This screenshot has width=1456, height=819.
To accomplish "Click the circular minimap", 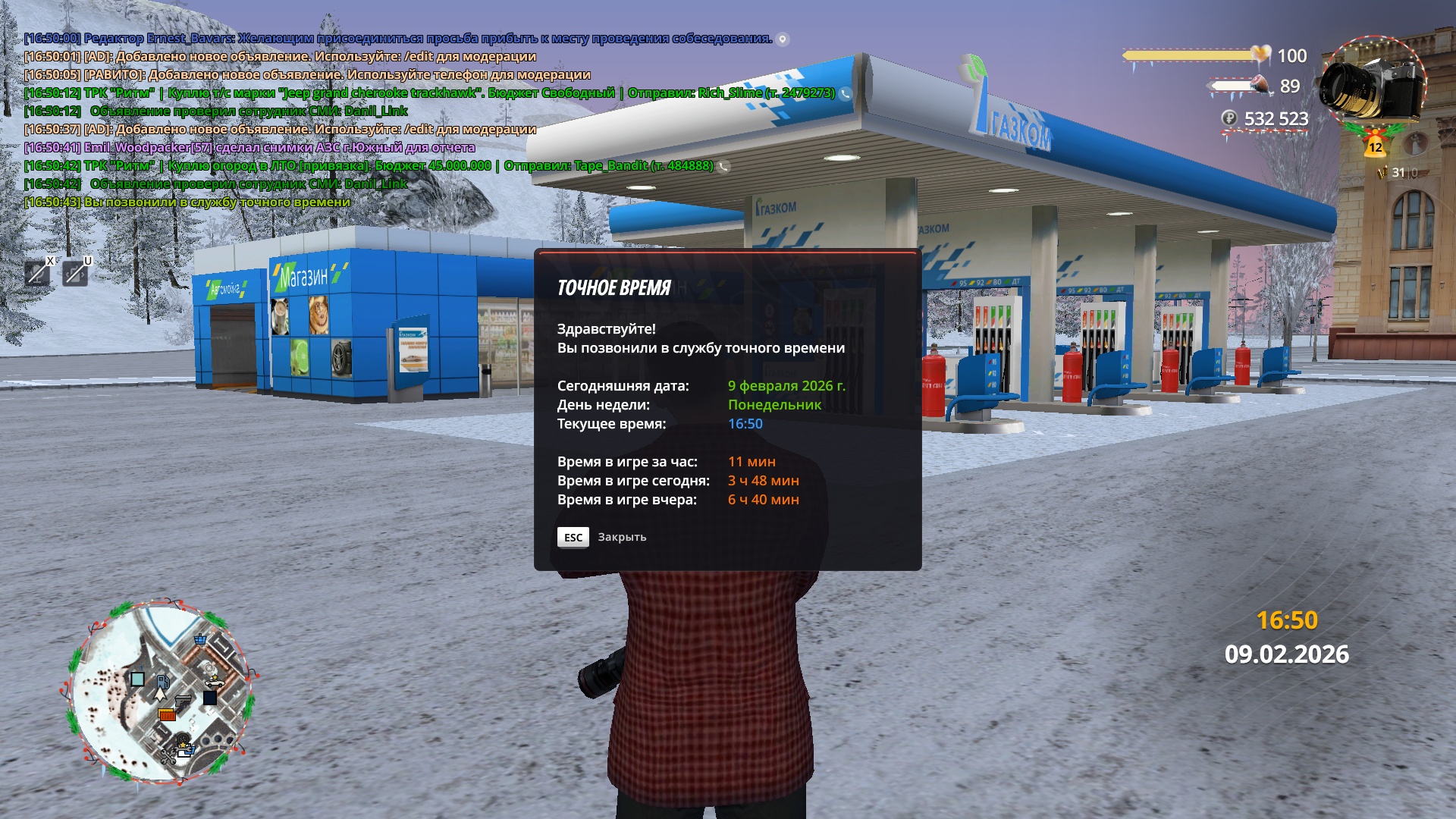I will [159, 693].
